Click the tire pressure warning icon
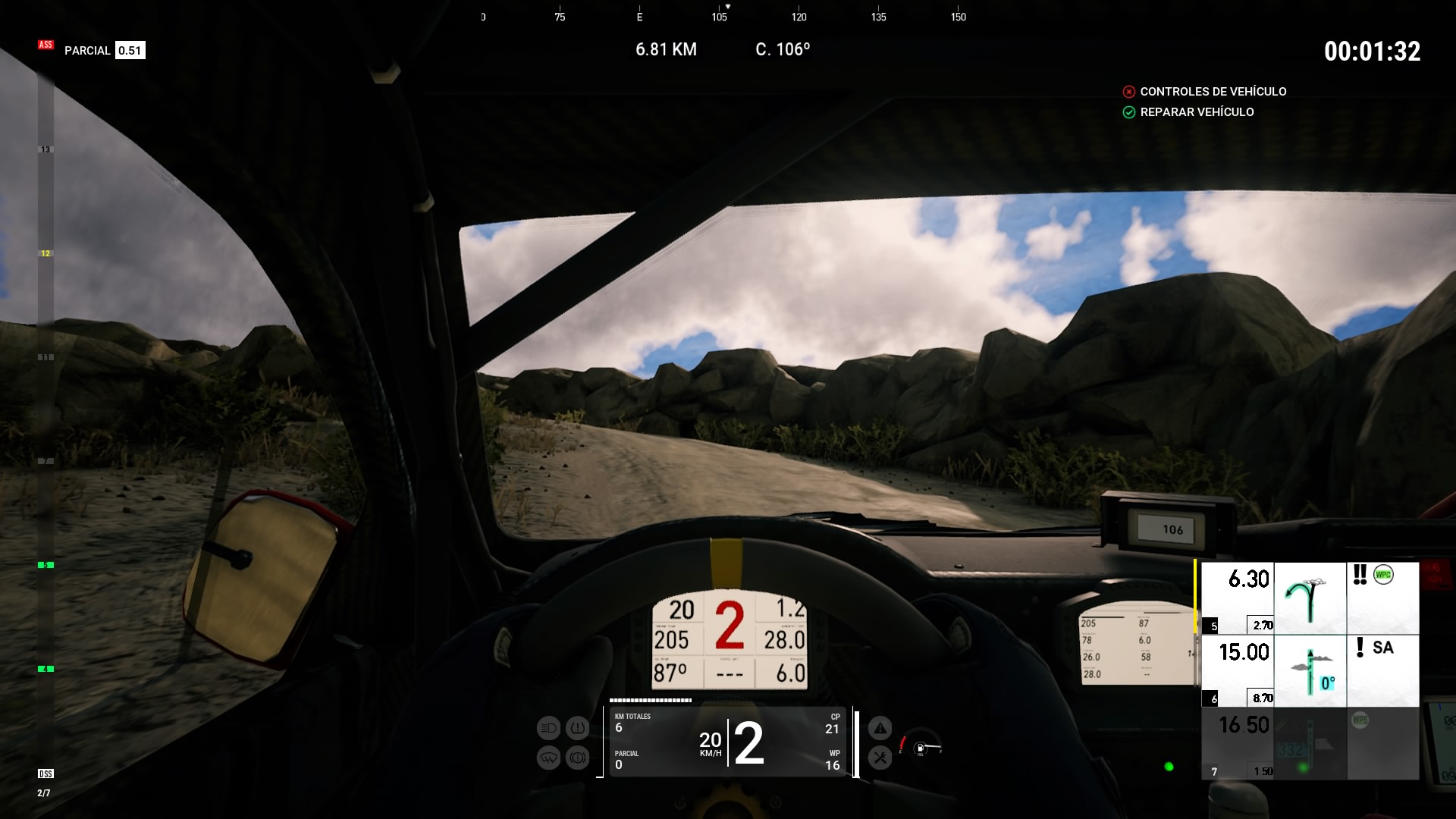This screenshot has width=1456, height=819. click(x=577, y=729)
